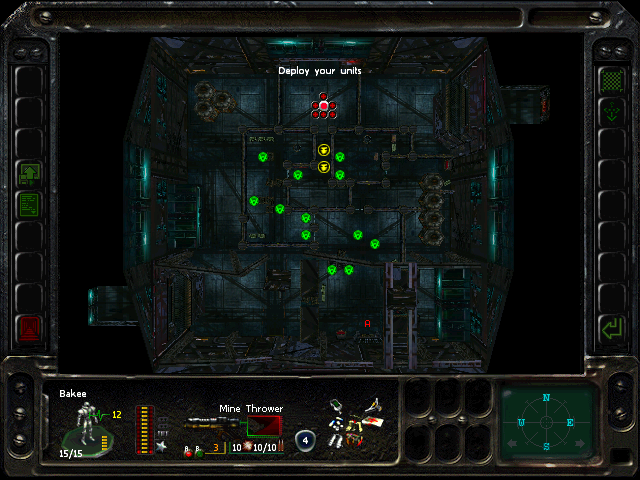Click the green down-arrow level button
The width and height of the screenshot is (640, 480).
(610, 113)
